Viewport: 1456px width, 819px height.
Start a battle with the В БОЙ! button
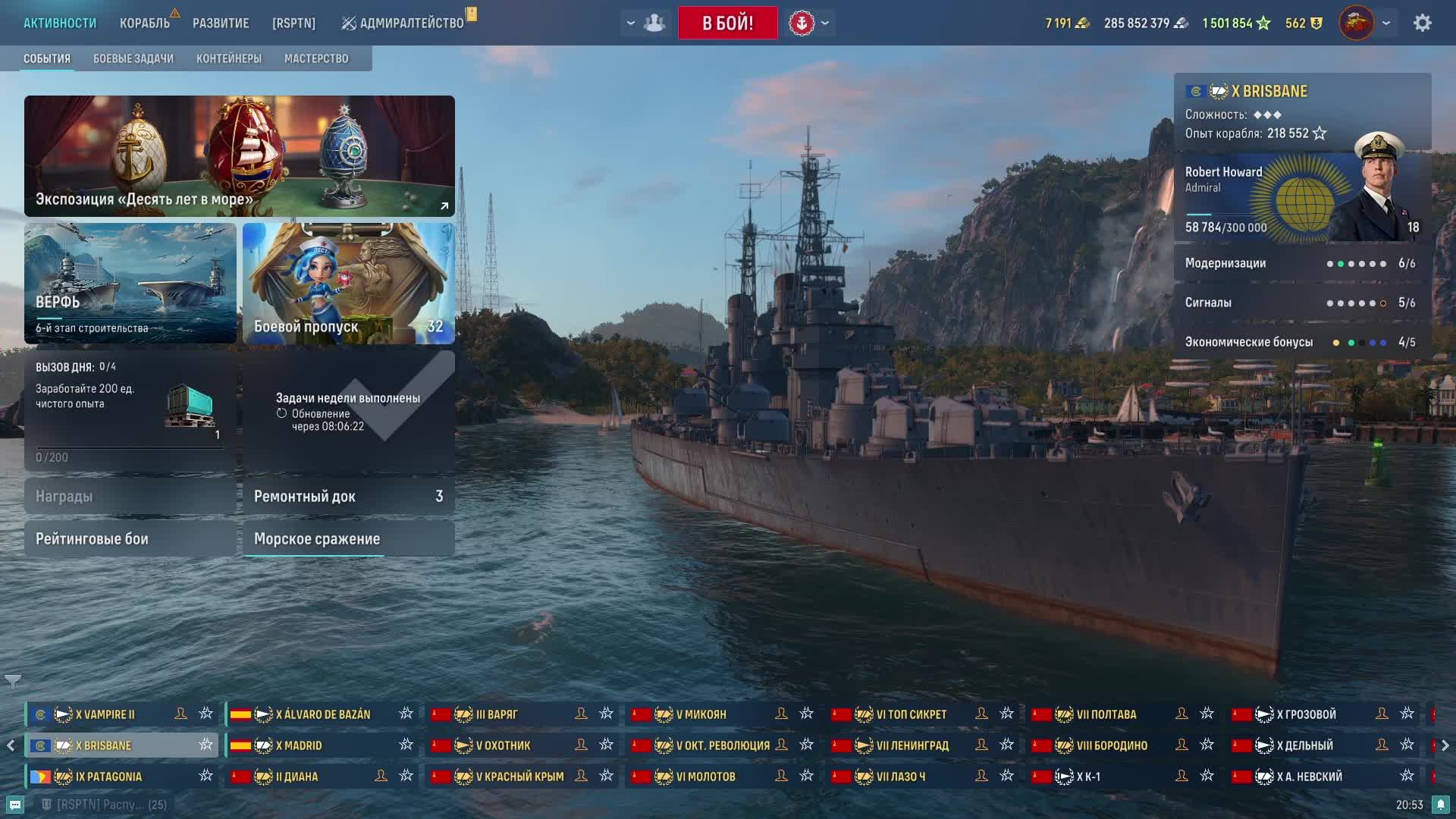727,23
